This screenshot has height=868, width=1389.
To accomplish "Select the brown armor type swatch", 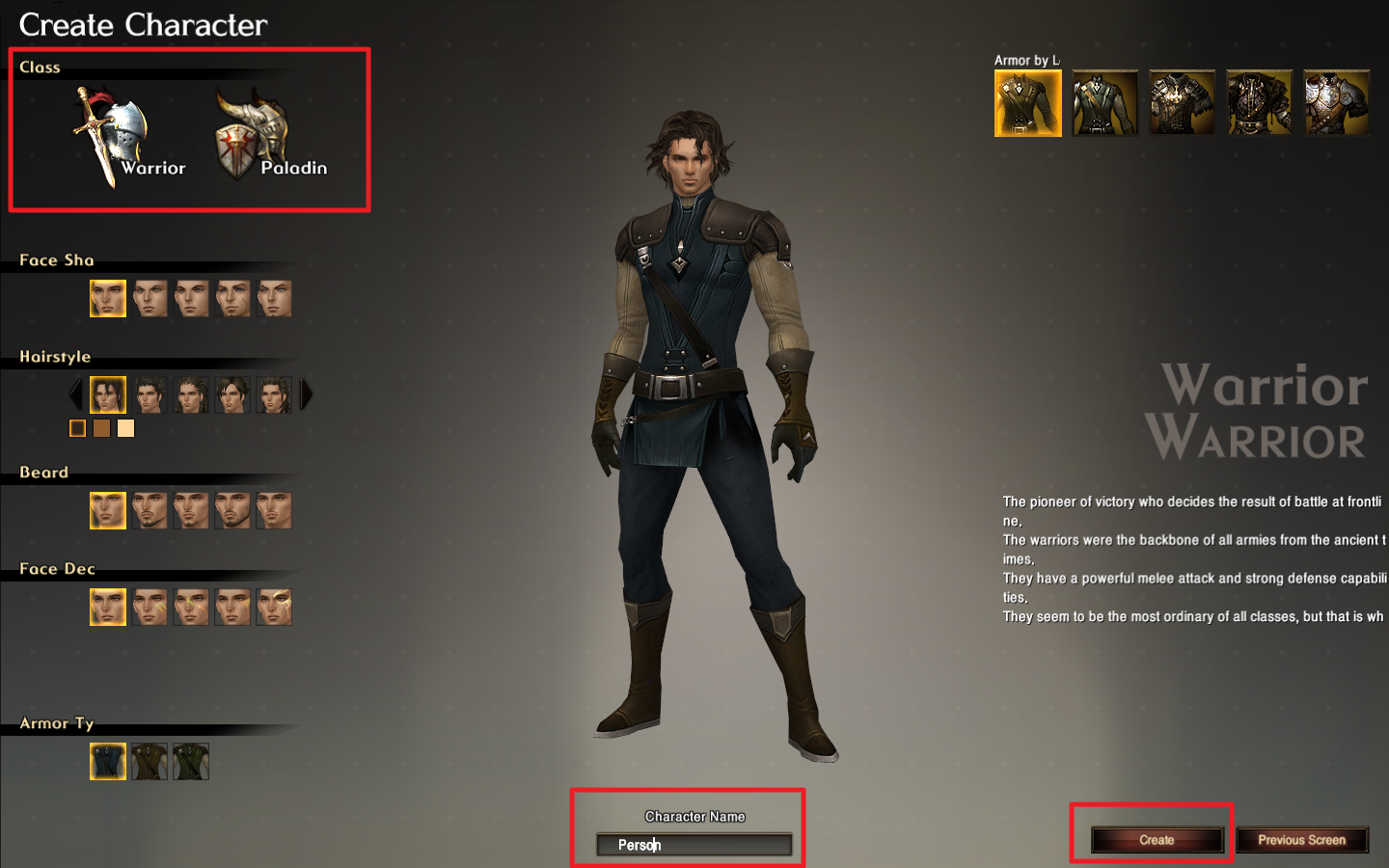I will 150,762.
